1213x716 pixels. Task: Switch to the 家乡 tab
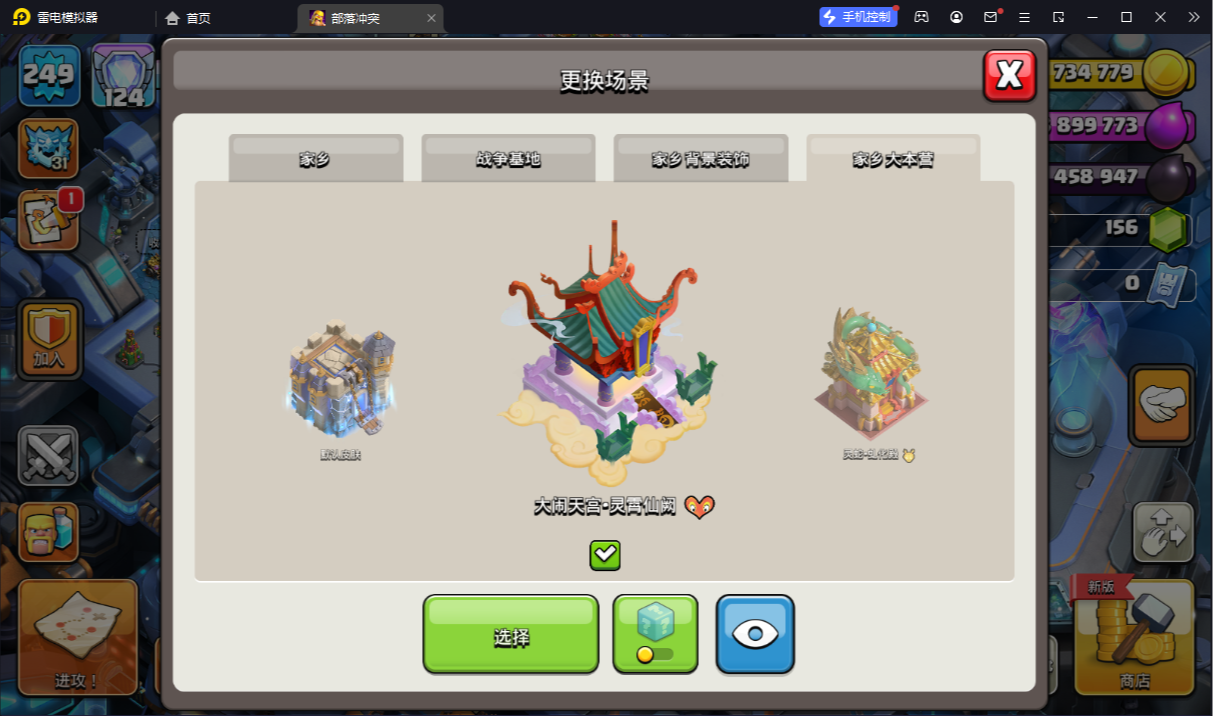[x=315, y=158]
